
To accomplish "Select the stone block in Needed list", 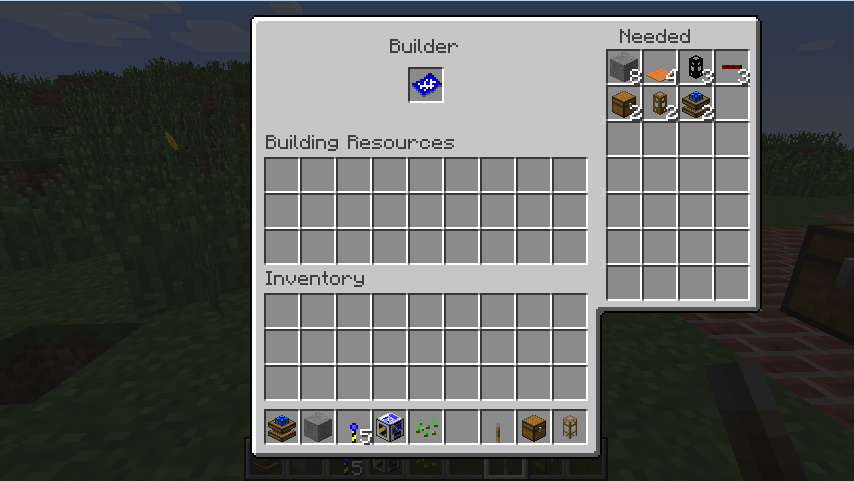I will pos(624,68).
